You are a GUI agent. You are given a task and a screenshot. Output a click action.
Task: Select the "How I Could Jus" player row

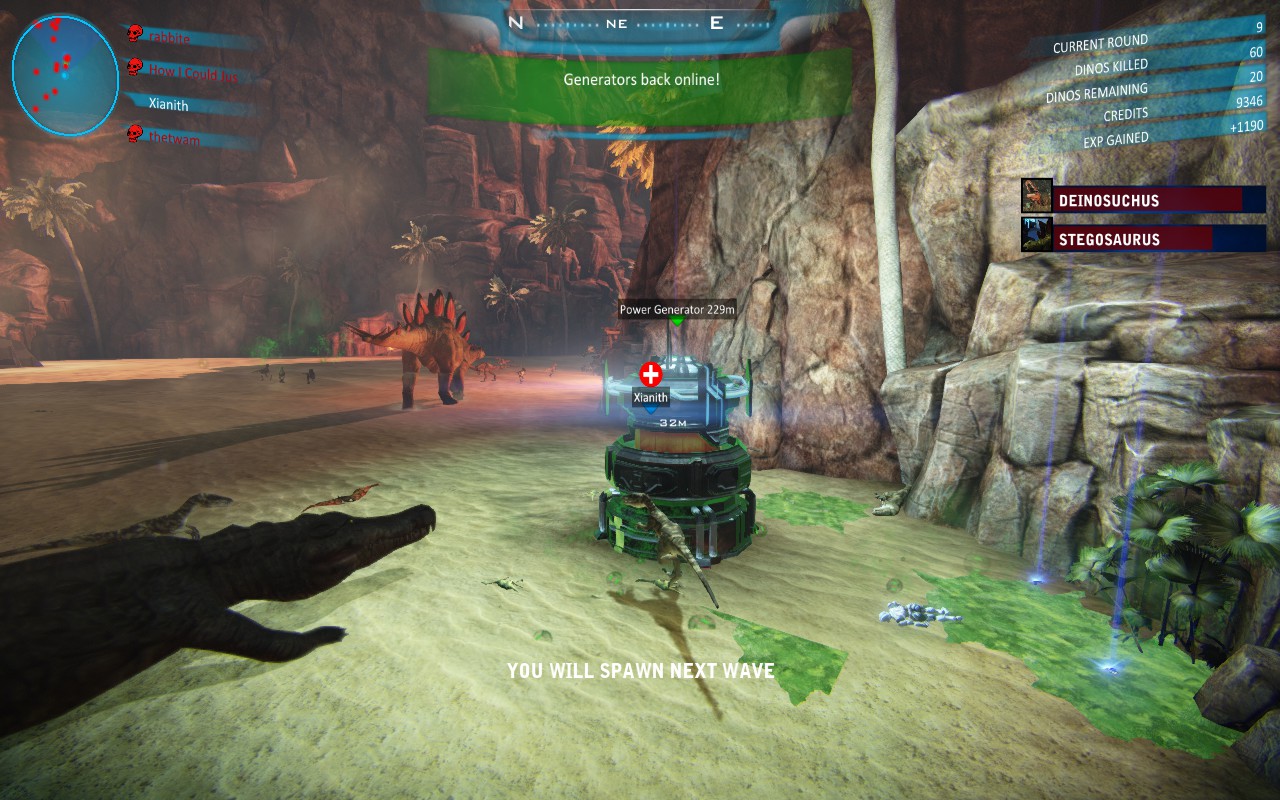192,71
